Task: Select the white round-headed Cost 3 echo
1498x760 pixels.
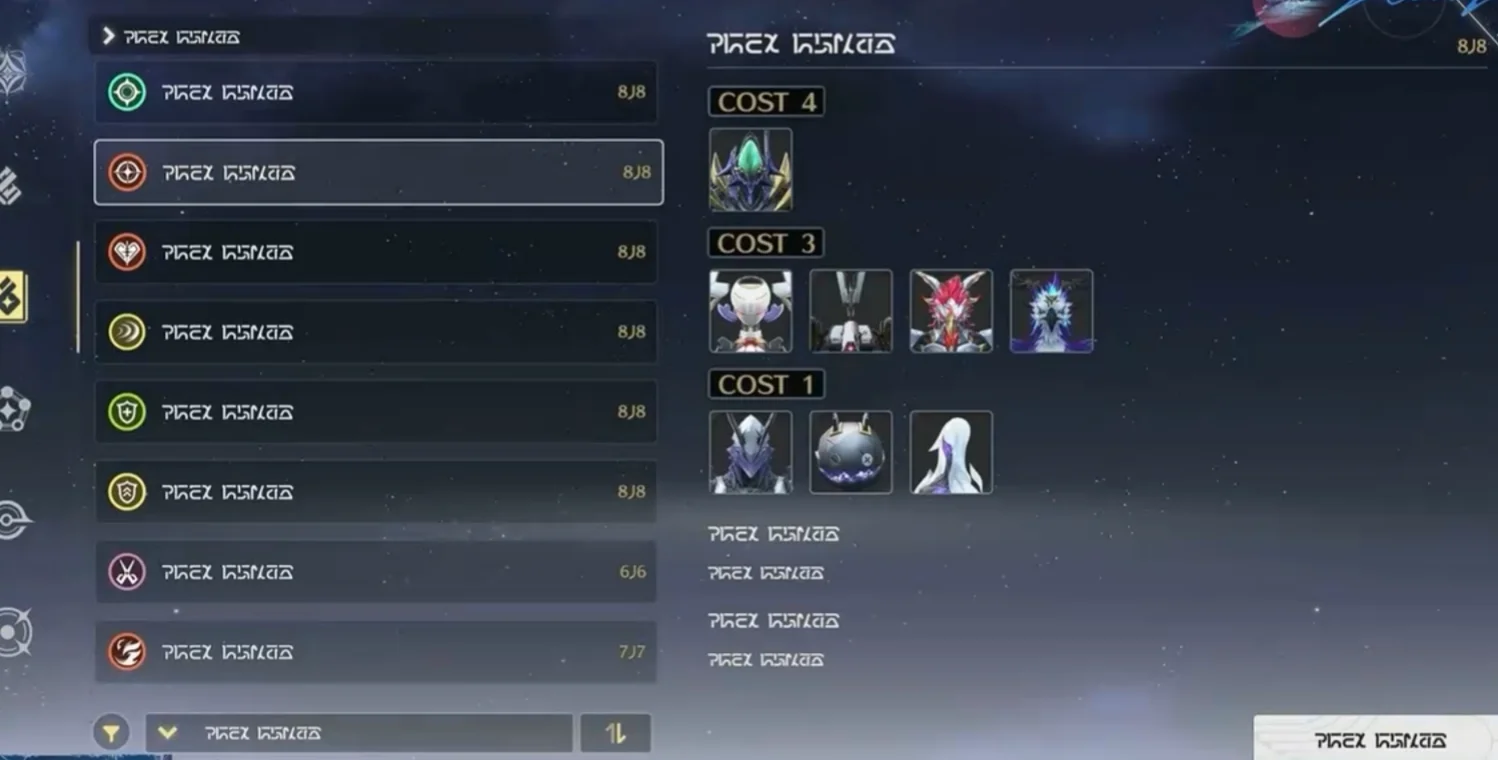Action: 750,311
